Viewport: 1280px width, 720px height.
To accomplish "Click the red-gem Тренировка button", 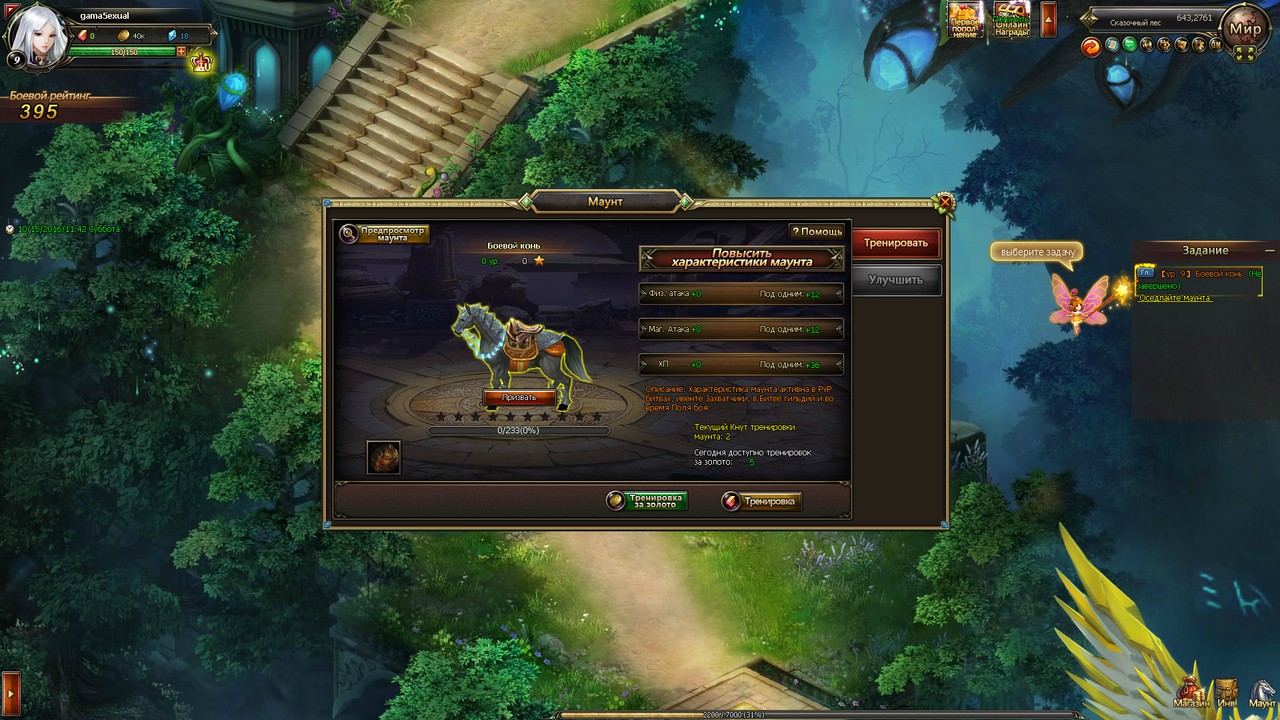I will (x=761, y=501).
